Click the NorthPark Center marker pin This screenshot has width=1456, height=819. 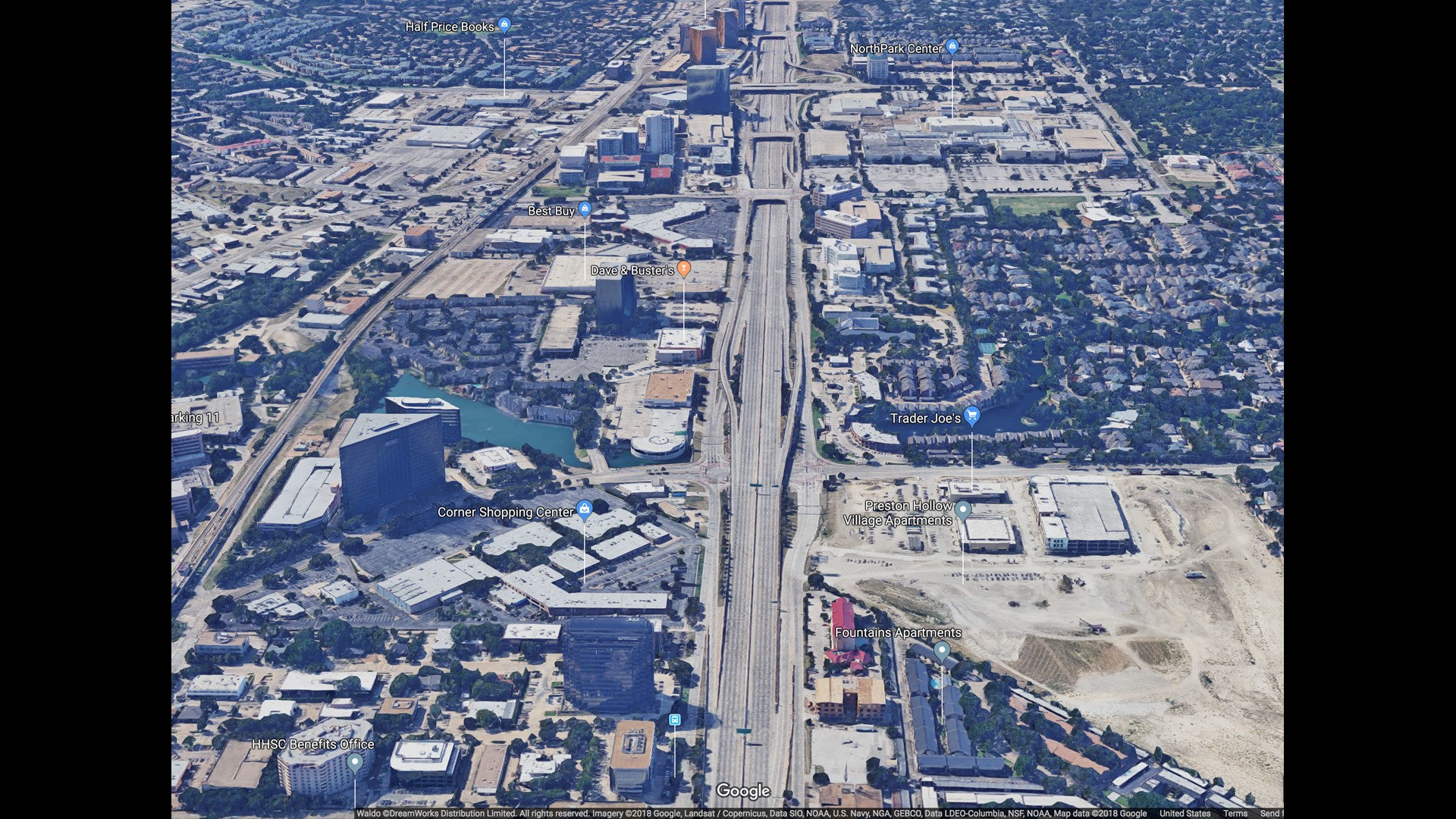point(952,46)
